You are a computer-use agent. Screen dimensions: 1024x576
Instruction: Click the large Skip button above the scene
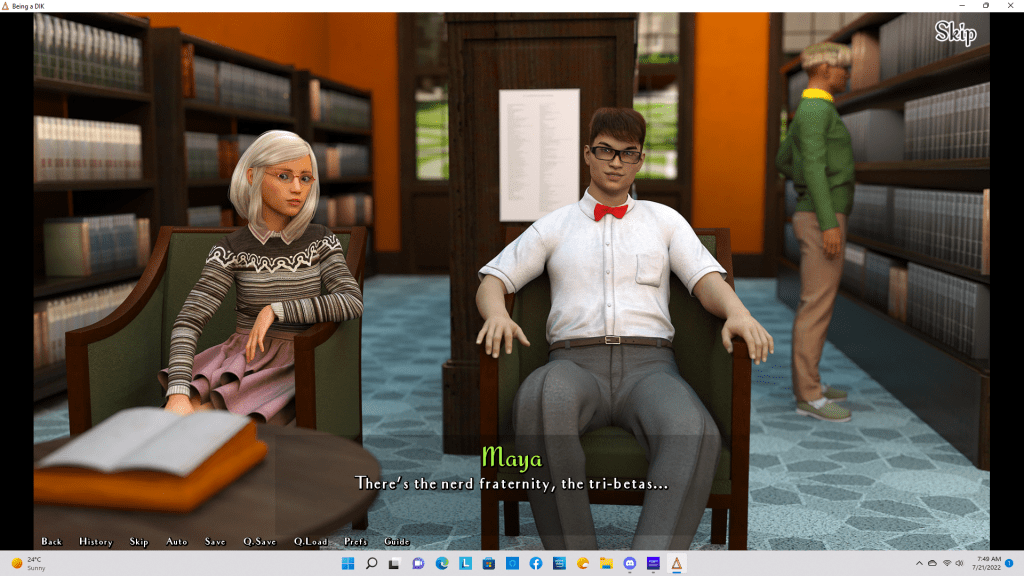(x=955, y=33)
